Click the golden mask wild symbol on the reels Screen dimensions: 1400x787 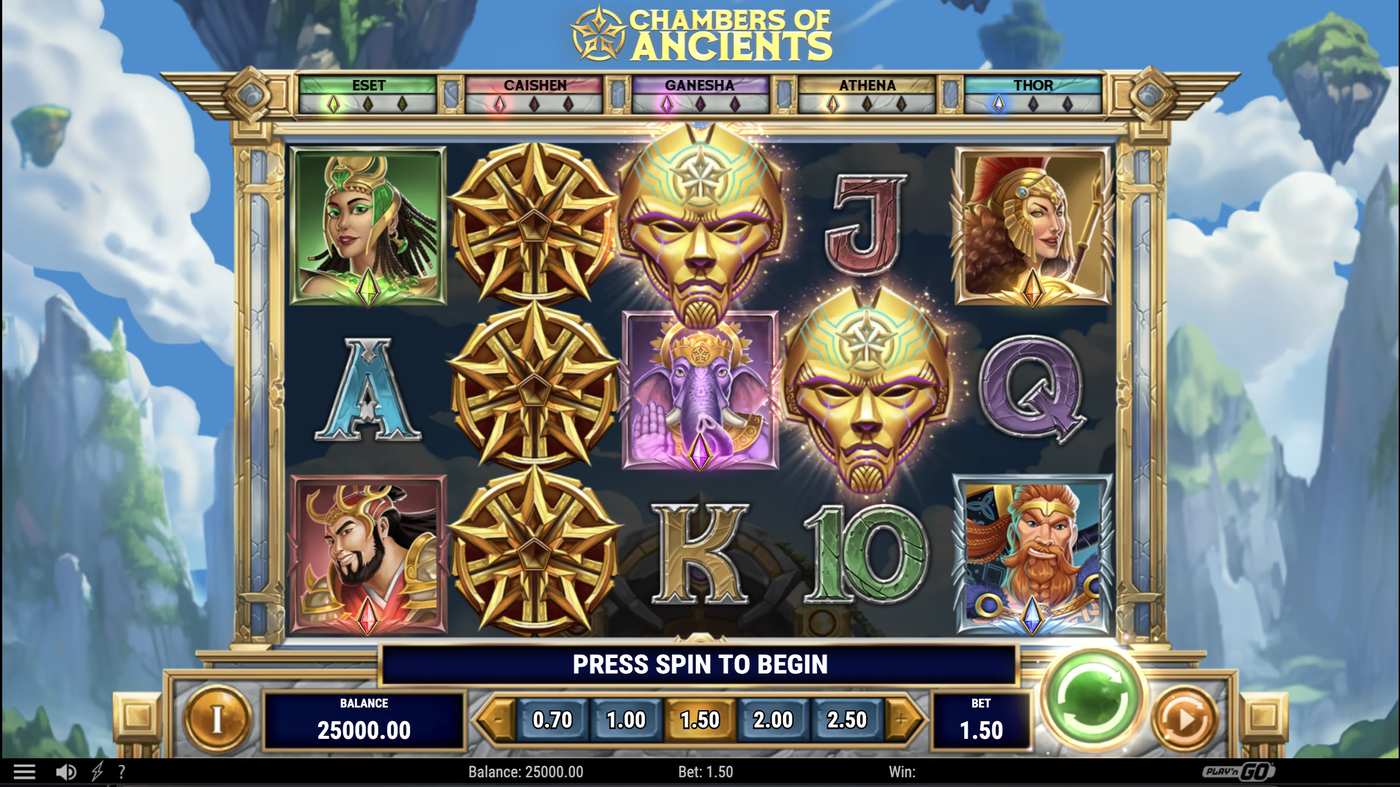click(700, 220)
